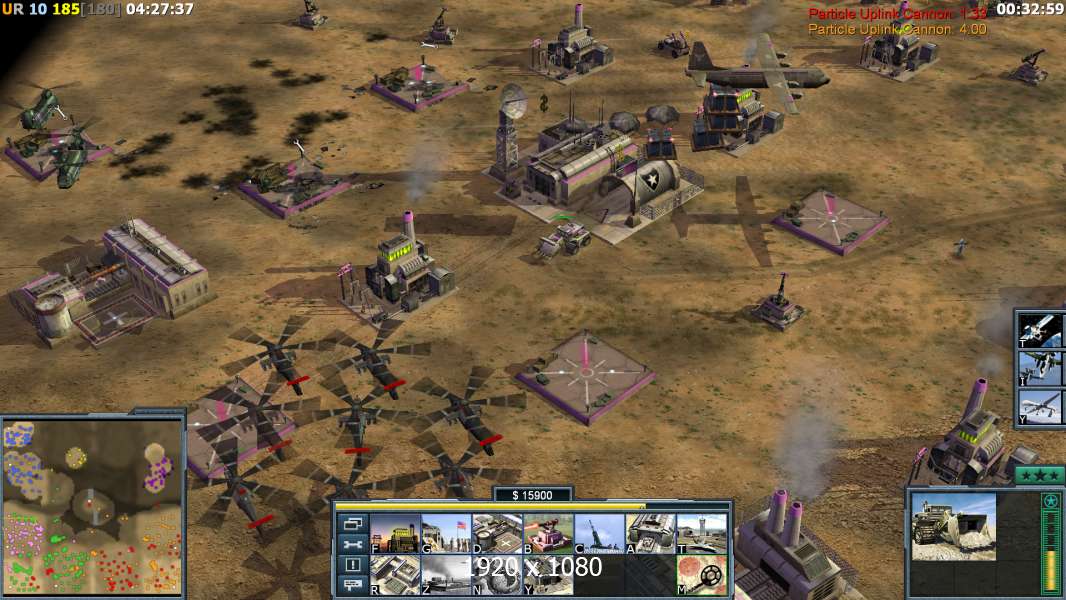
Task: Build the Airfield with control tower
Action: click(701, 533)
